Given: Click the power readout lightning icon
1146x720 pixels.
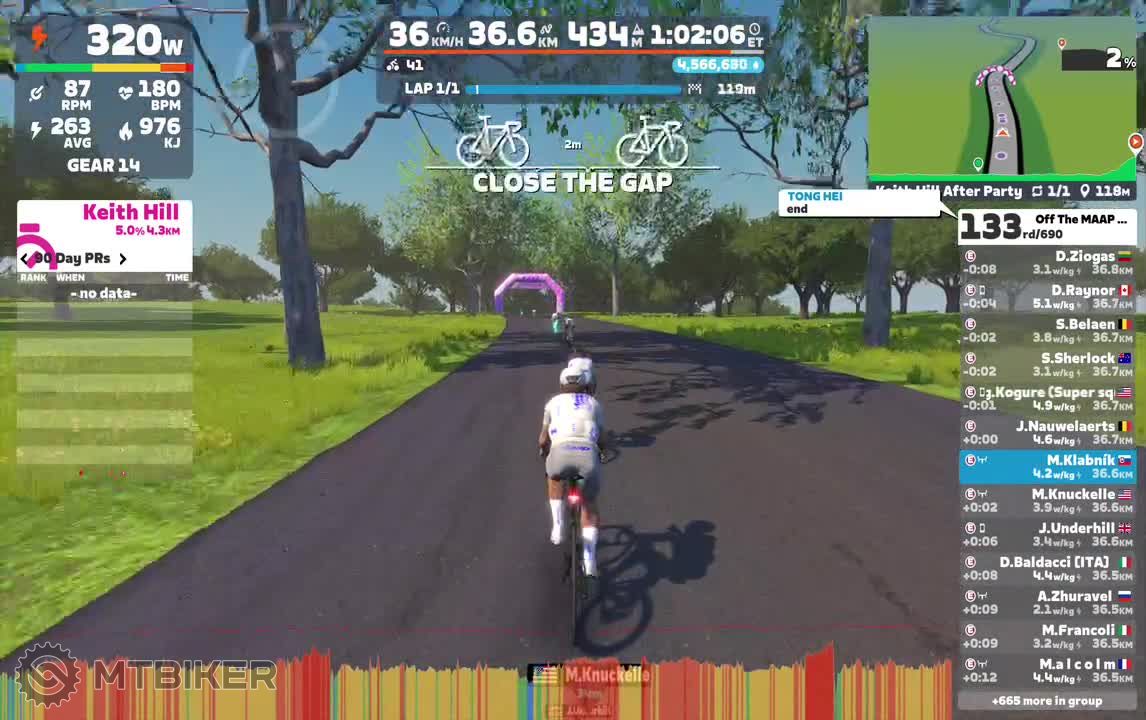Looking at the screenshot, I should [x=39, y=38].
